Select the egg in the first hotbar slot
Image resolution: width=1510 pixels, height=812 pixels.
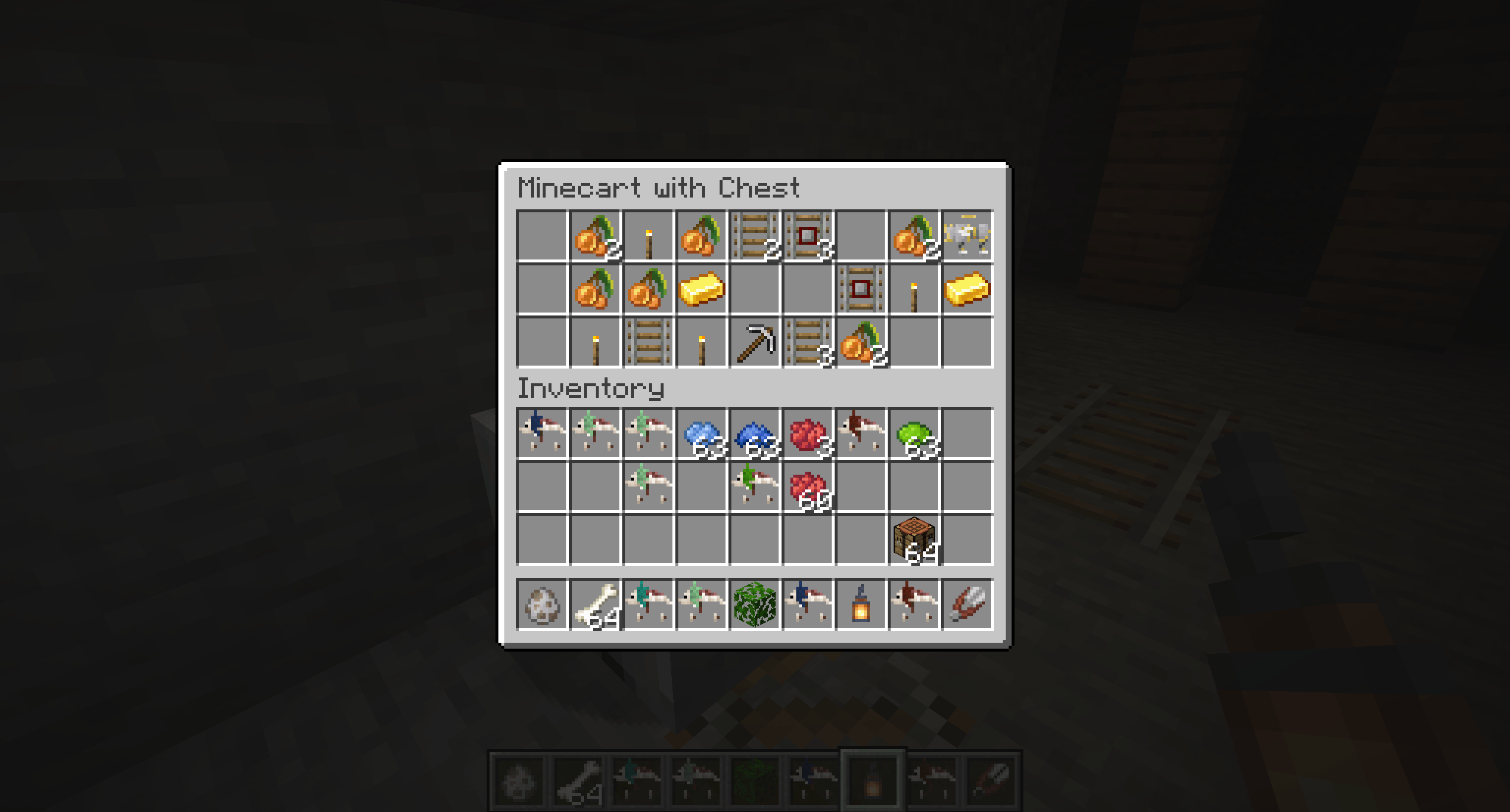[x=543, y=603]
